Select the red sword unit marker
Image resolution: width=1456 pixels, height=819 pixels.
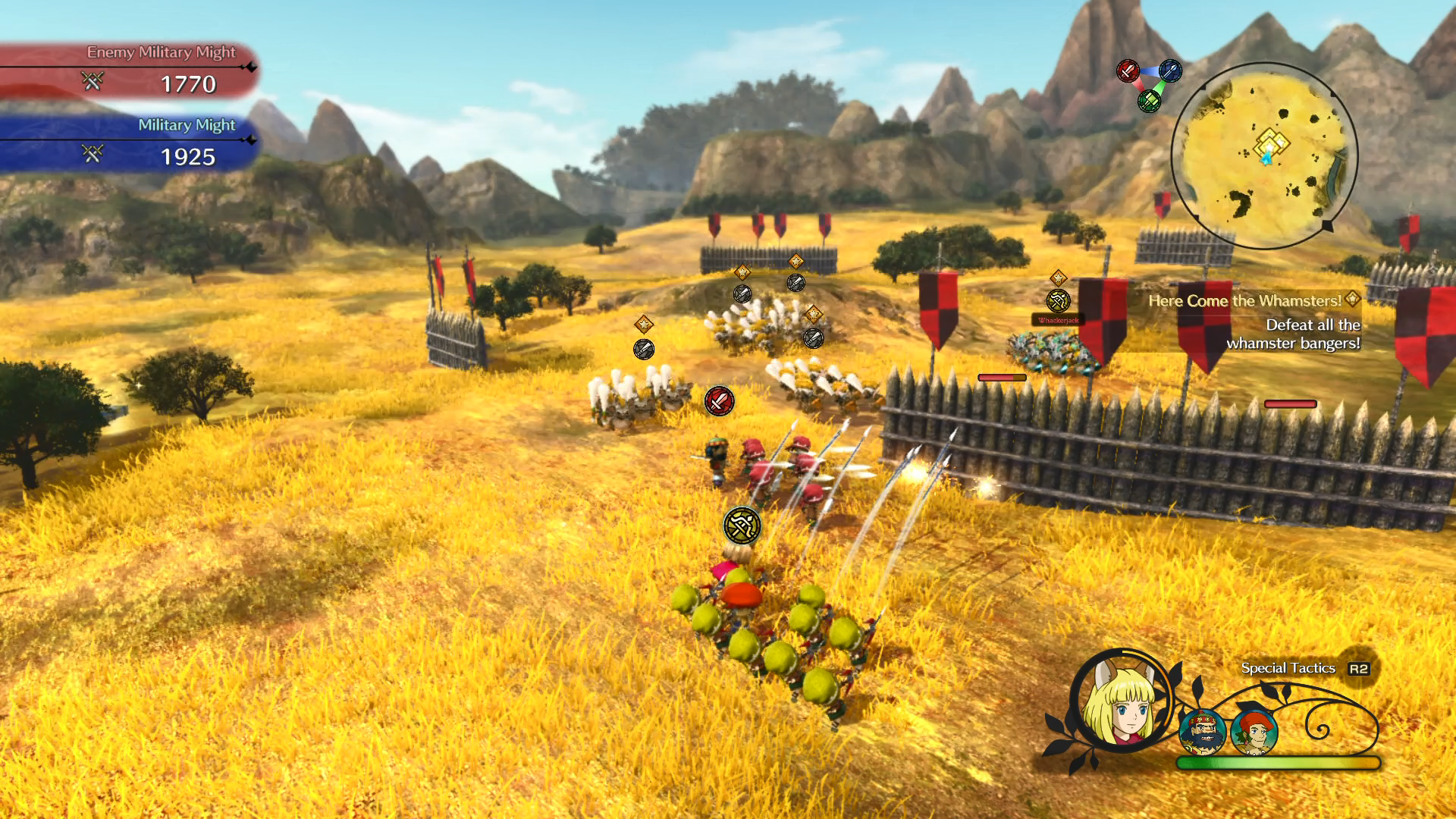tap(719, 400)
